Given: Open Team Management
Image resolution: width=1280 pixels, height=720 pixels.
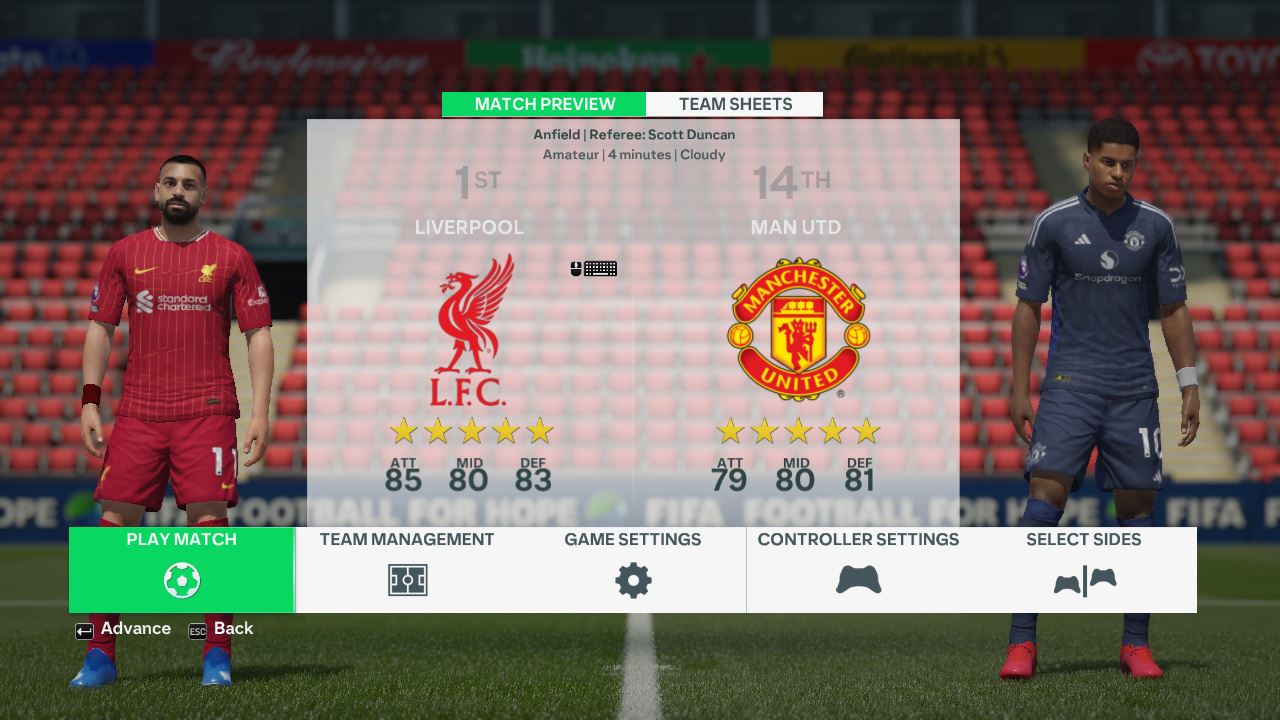Looking at the screenshot, I should tap(407, 568).
